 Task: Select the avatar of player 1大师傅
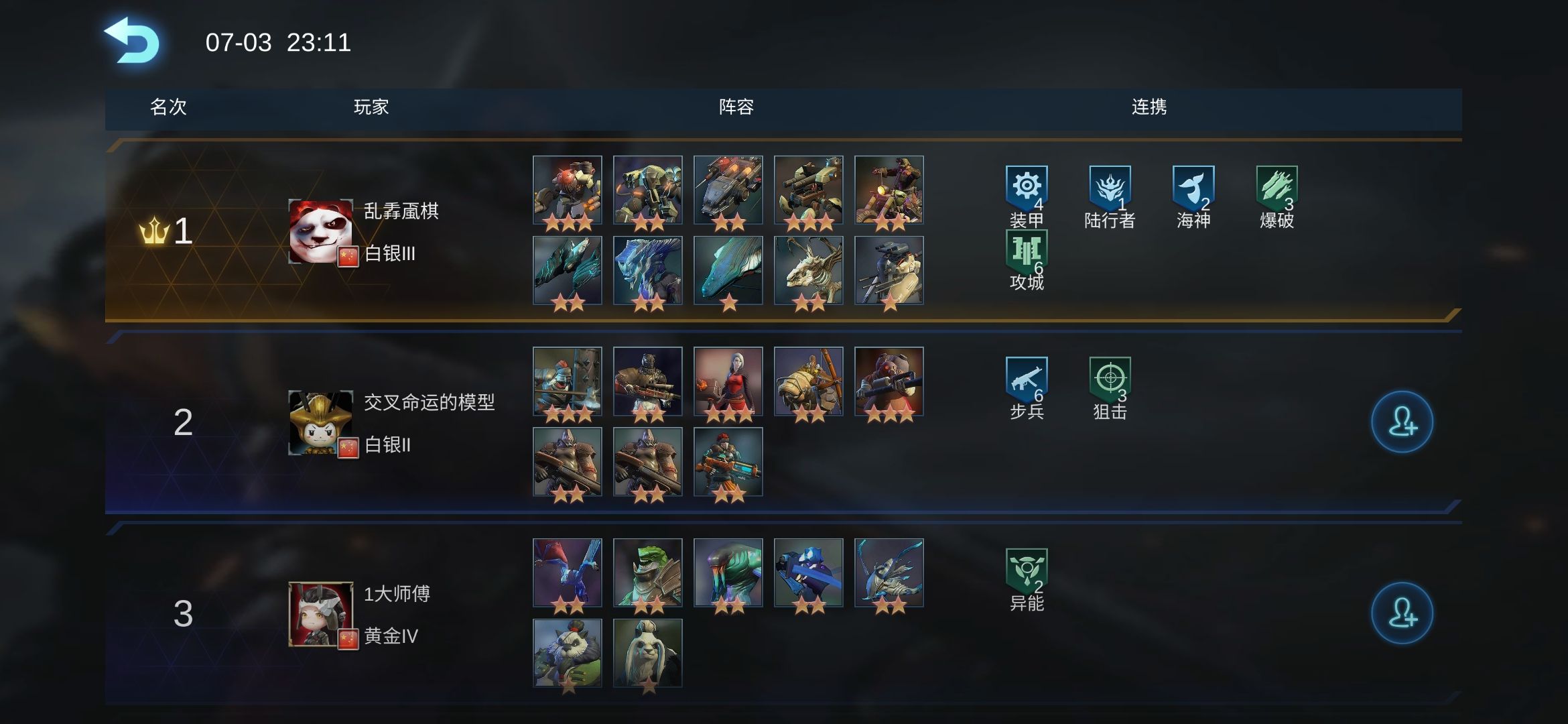pyautogui.click(x=320, y=614)
